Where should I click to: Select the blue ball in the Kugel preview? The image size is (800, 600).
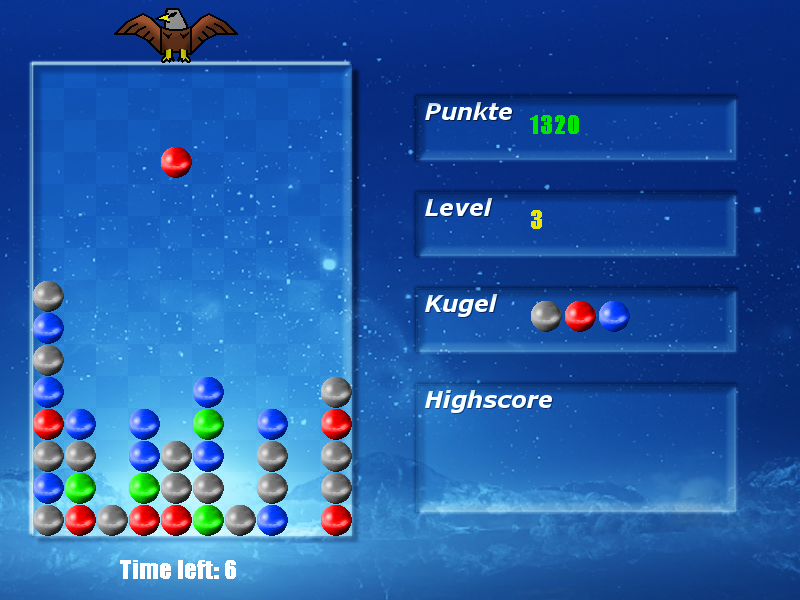pos(614,316)
